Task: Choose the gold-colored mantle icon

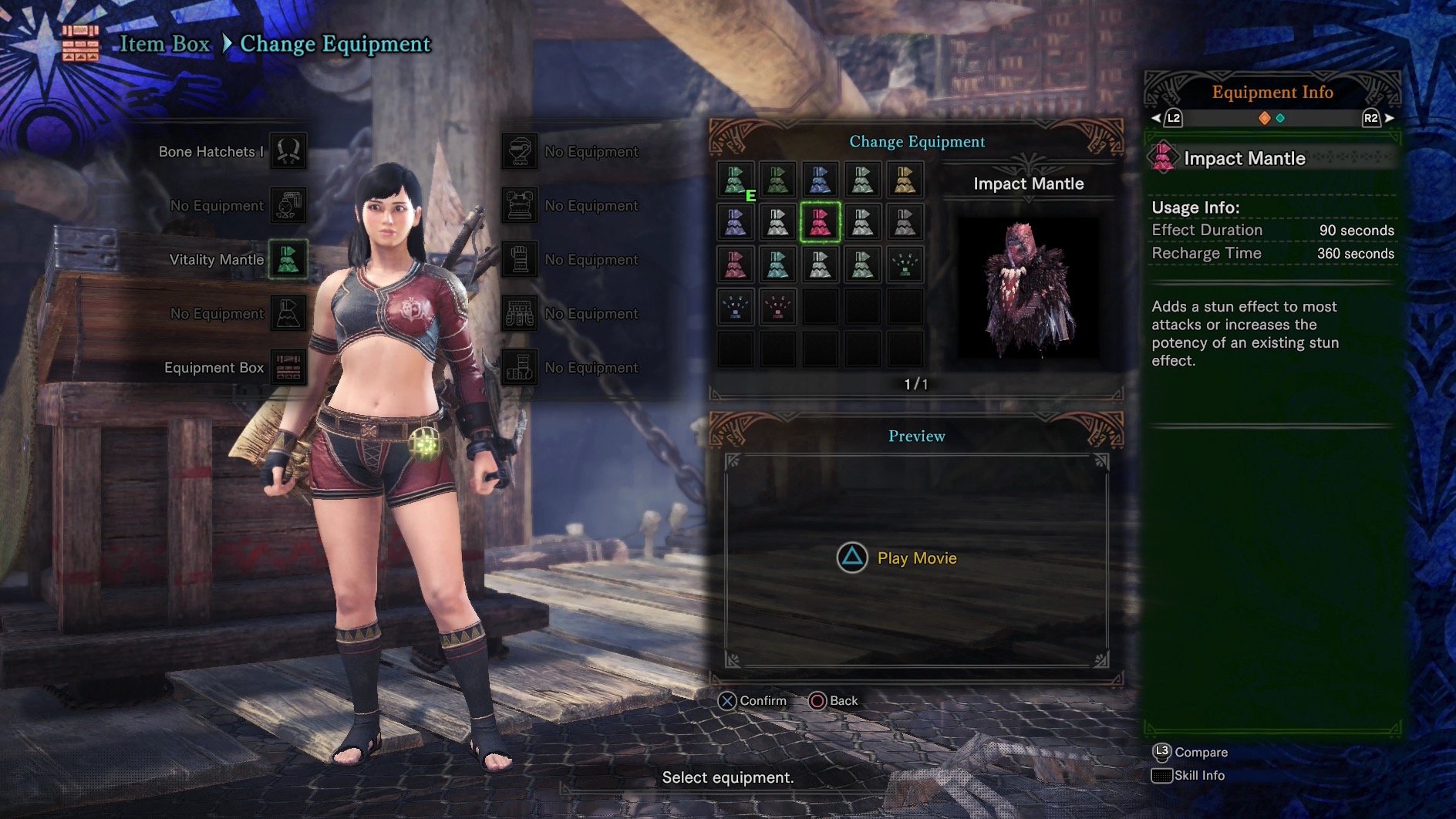Action: [905, 180]
